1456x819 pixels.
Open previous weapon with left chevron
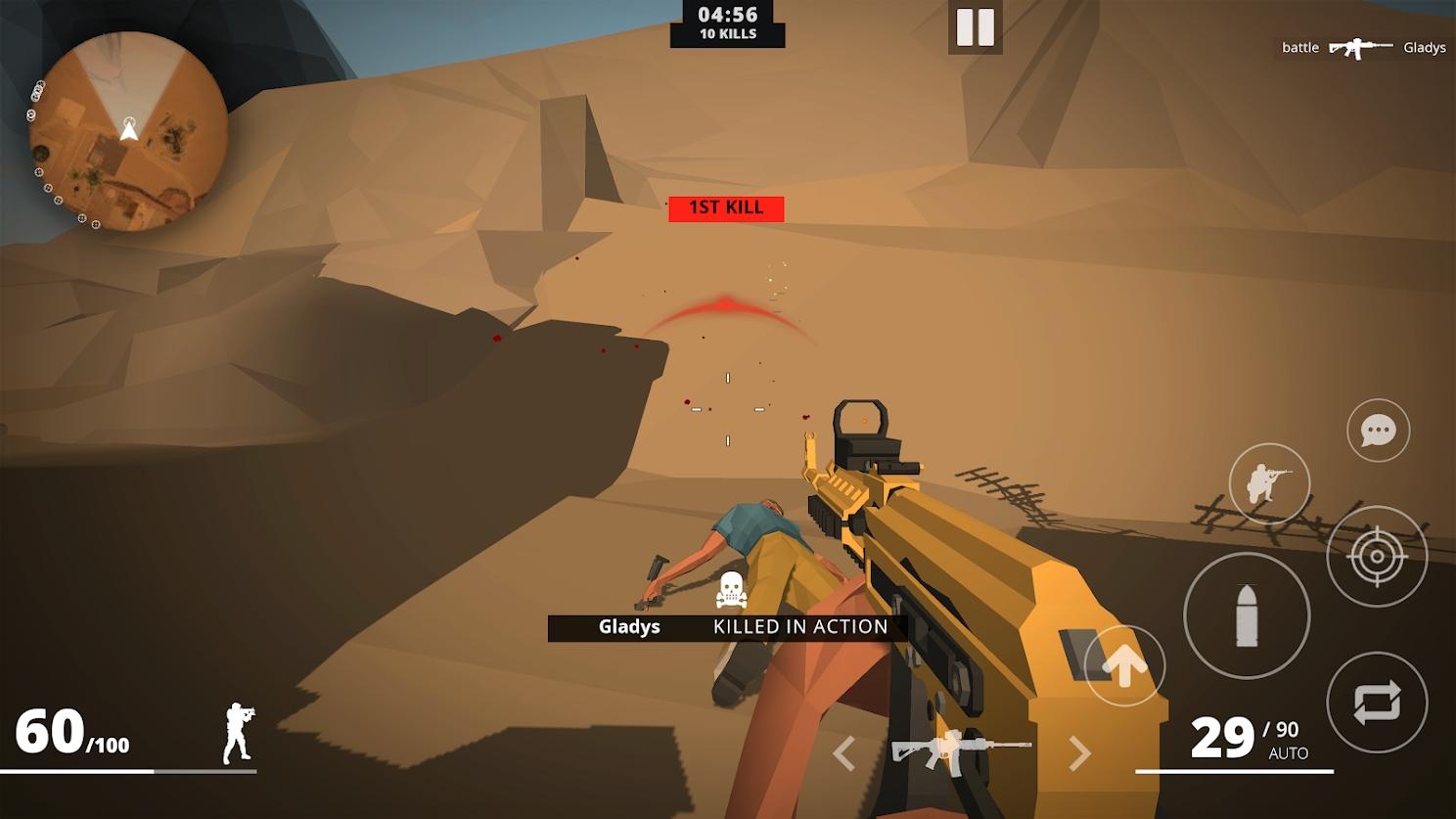[843, 754]
